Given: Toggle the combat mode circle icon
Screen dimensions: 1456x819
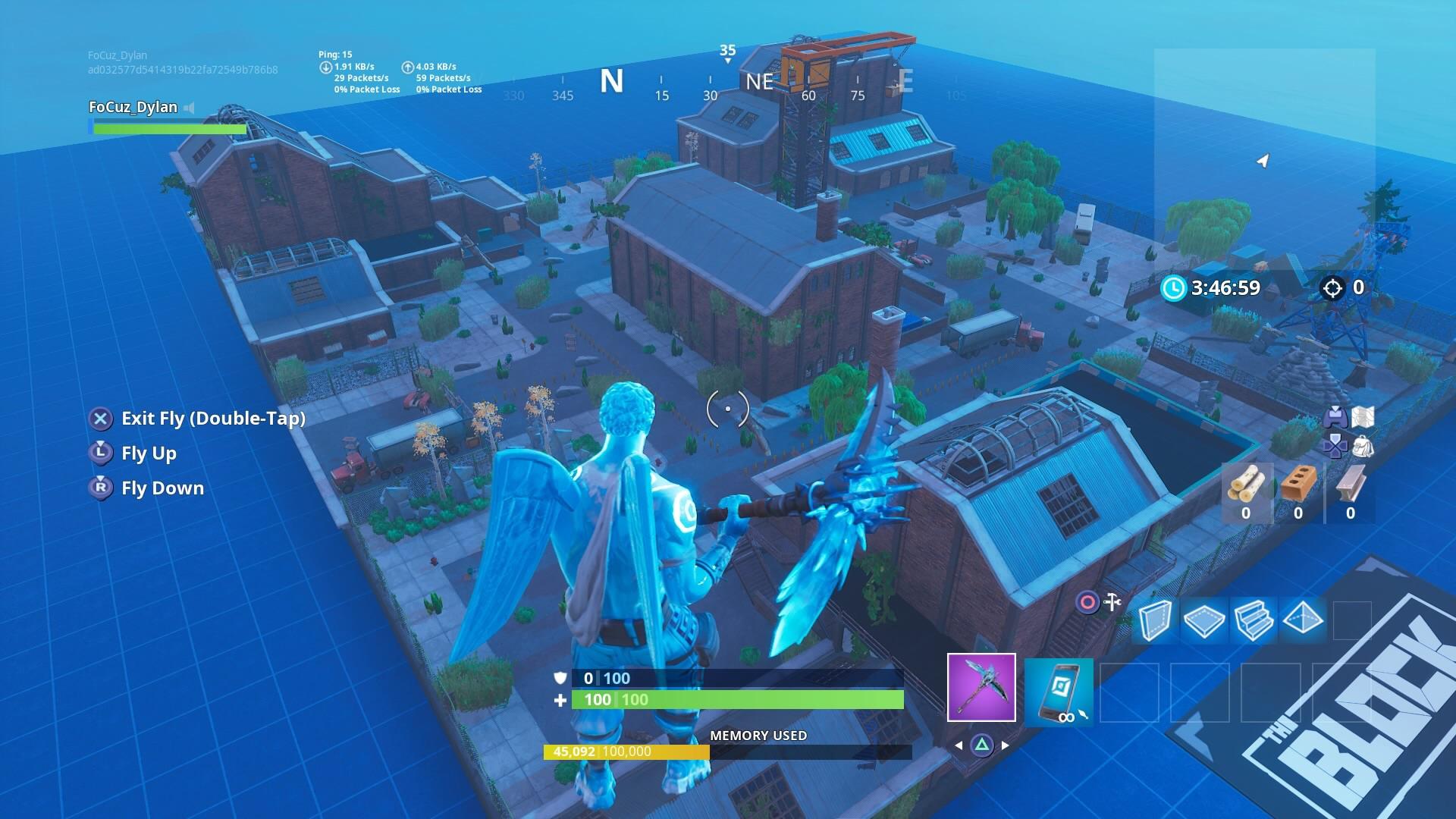Looking at the screenshot, I should coord(1087,601).
